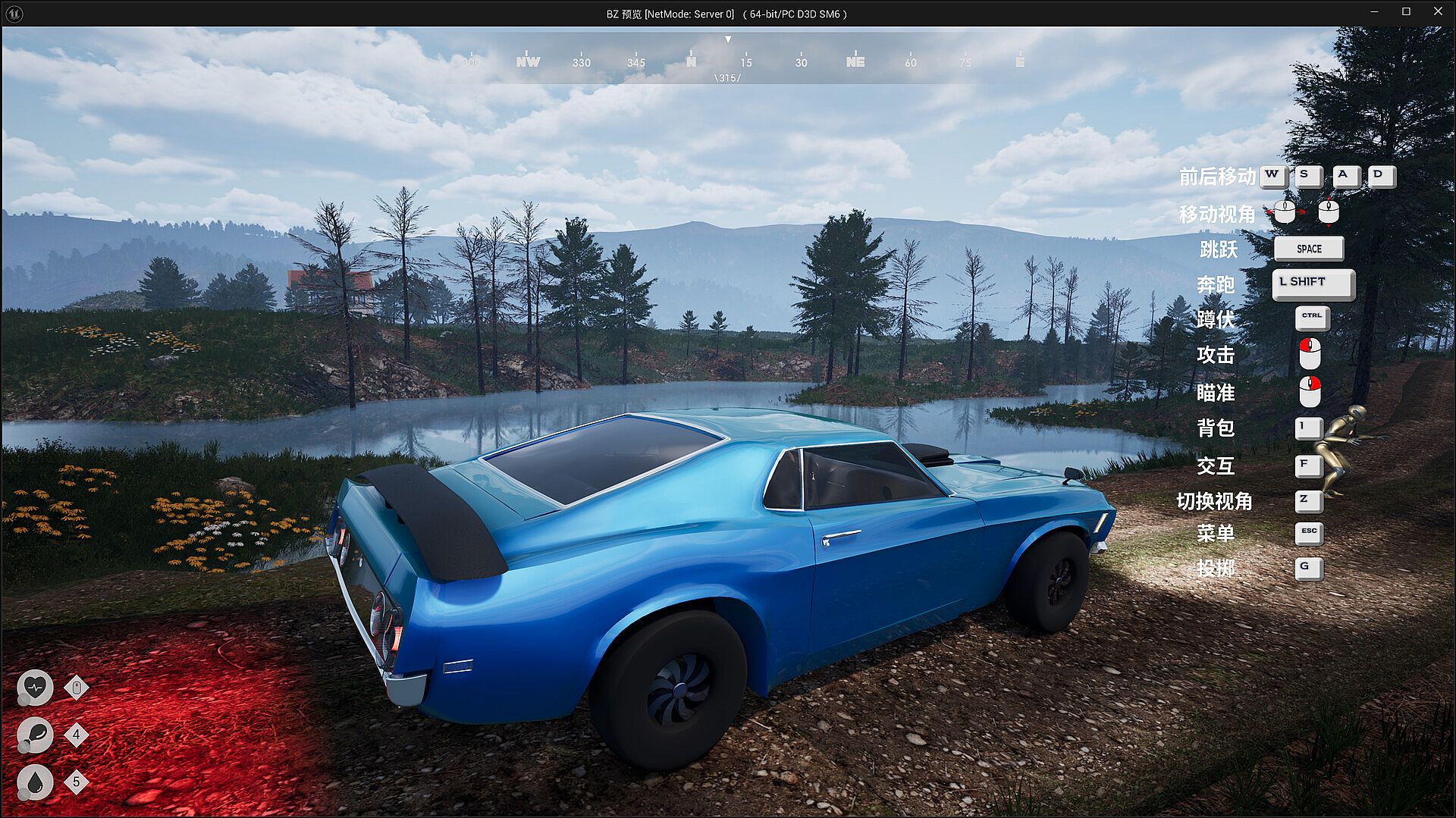Click the water drop thirst icon

point(35,782)
